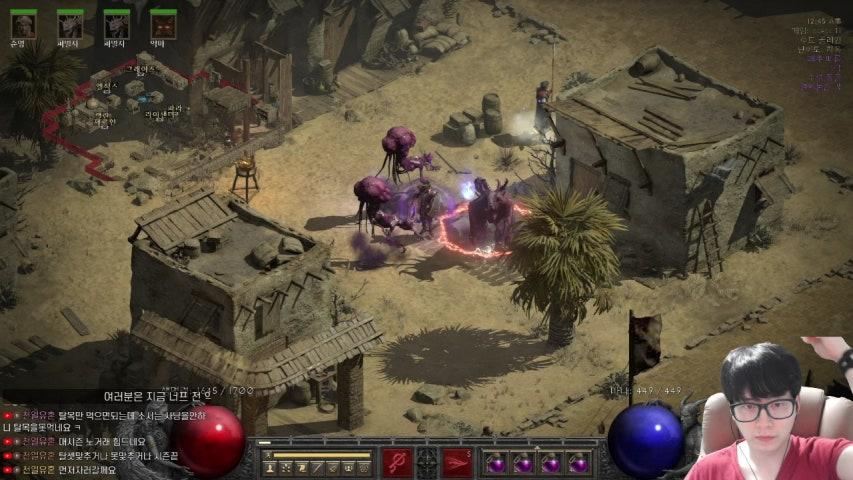This screenshot has height=480, width=853.
Task: Toggle the mini menu button between the skills
Action: click(x=427, y=462)
